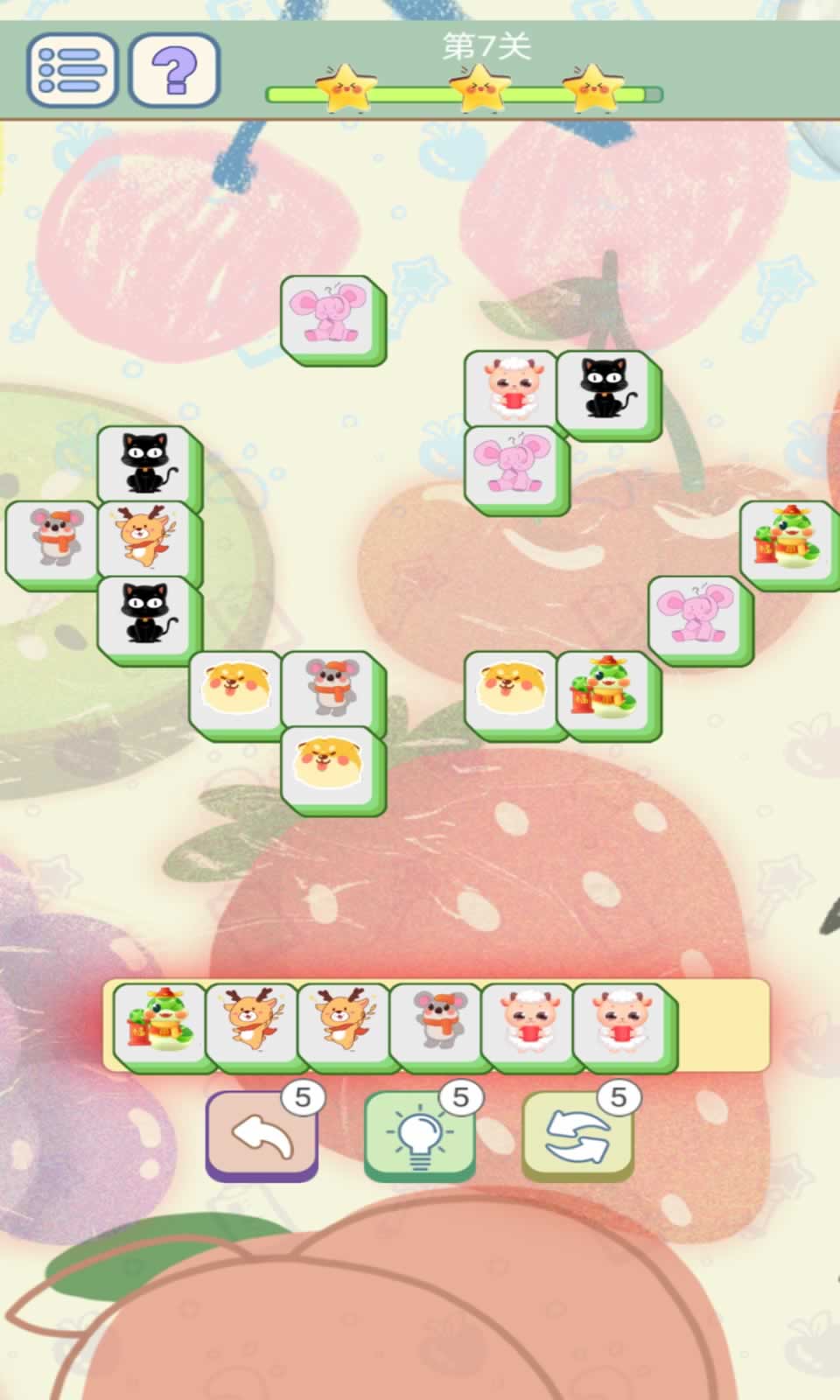Select the shiba tile beside the snake tile
840x1400 pixels.
pos(512,689)
